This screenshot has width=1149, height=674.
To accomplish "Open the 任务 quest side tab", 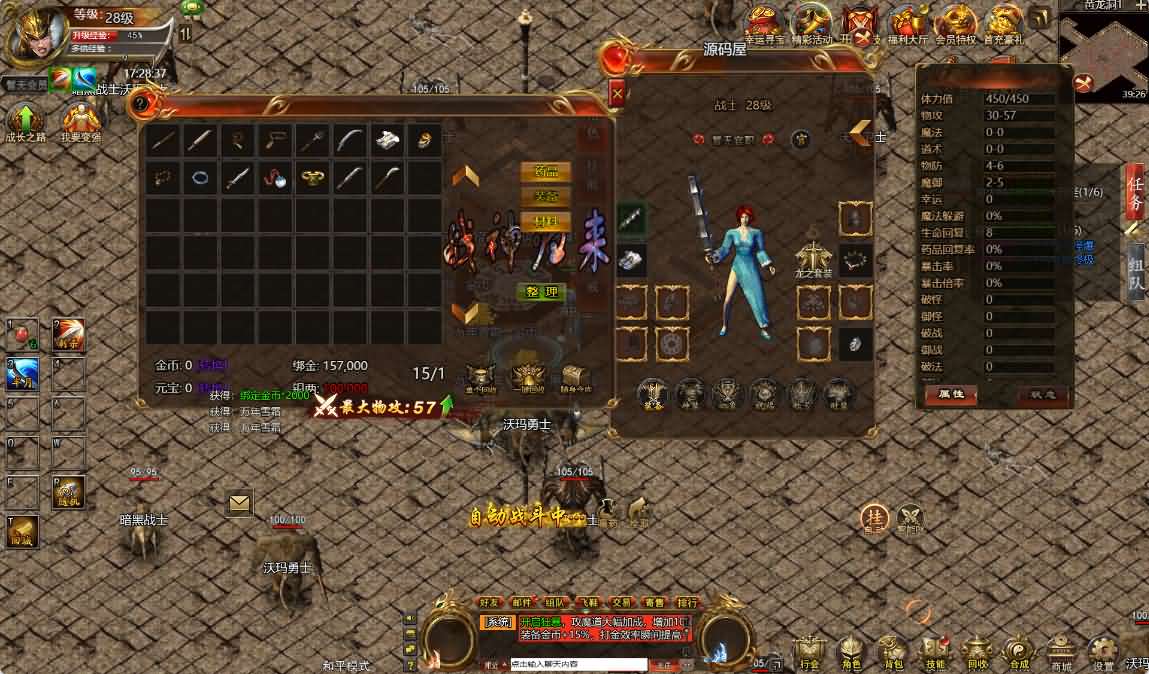I will click(1135, 190).
